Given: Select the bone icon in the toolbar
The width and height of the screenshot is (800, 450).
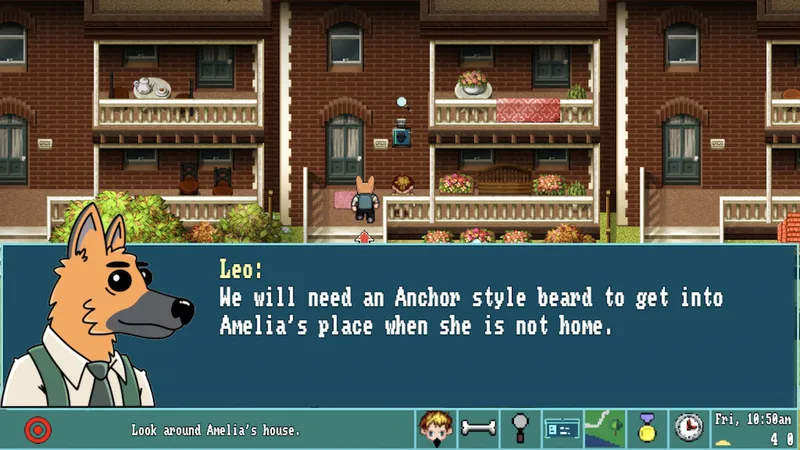Looking at the screenshot, I should (x=478, y=429).
